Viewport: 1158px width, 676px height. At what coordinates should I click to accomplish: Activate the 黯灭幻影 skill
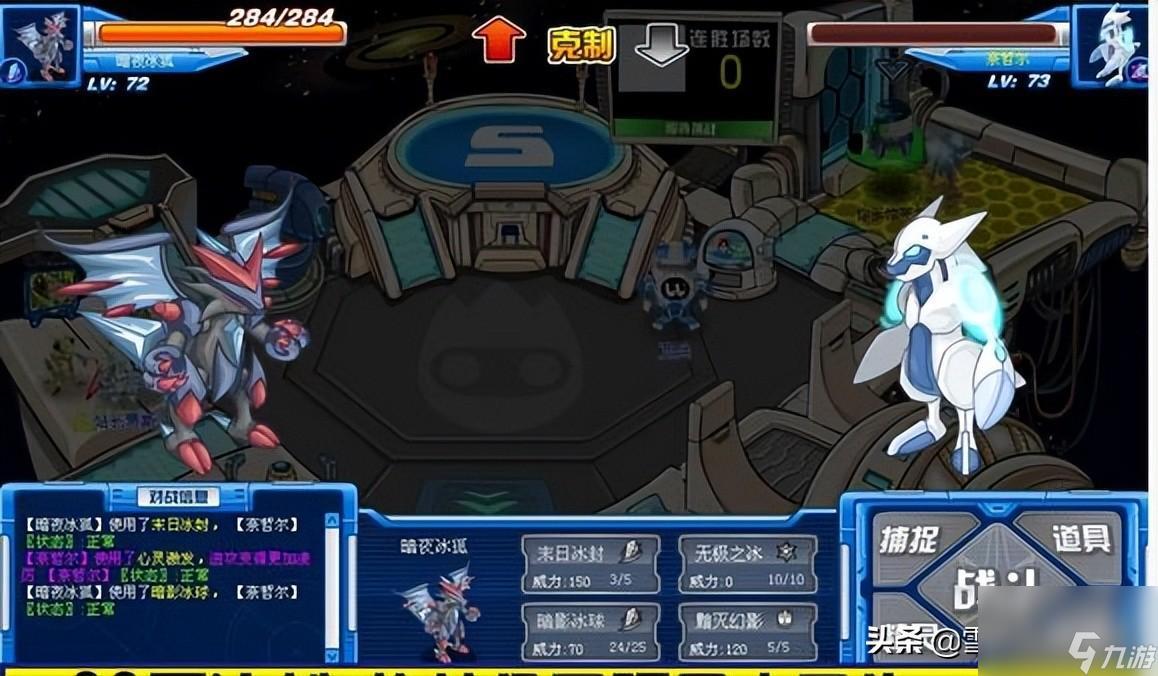tap(747, 632)
